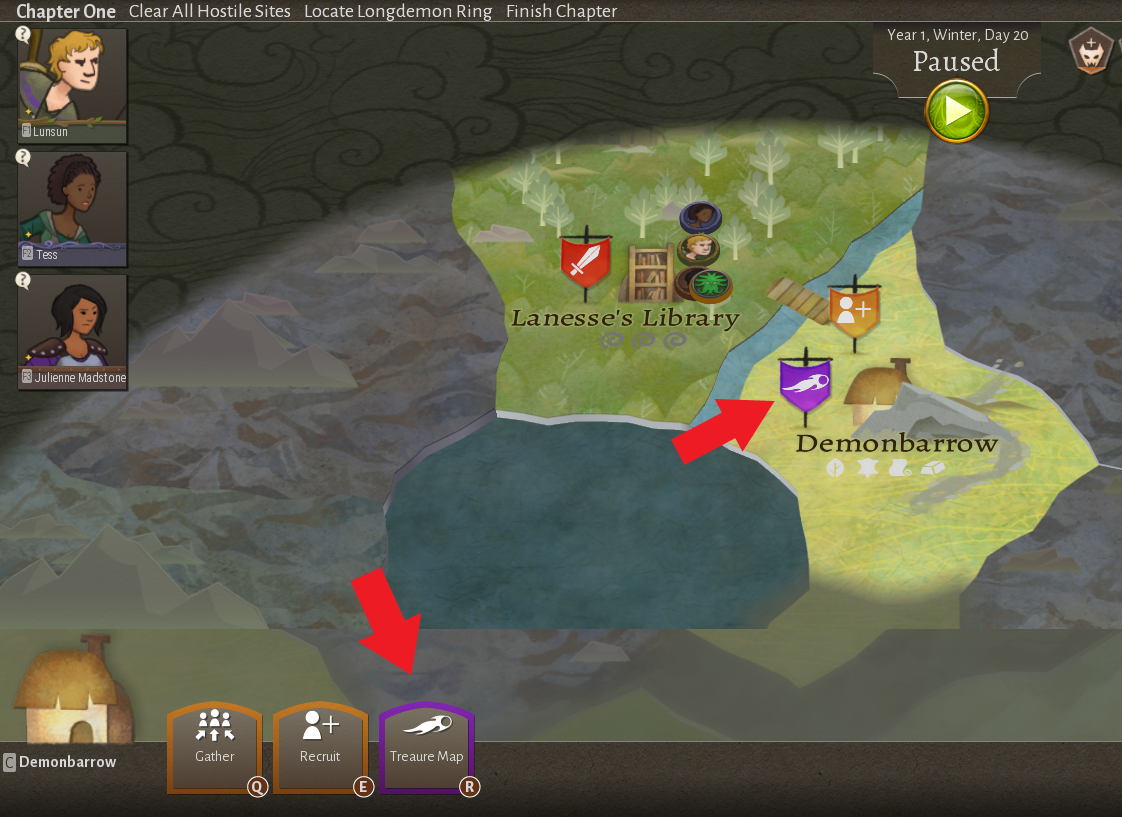The width and height of the screenshot is (1122, 817).
Task: Show the Clear All Hostile Sites objective
Action: (210, 12)
